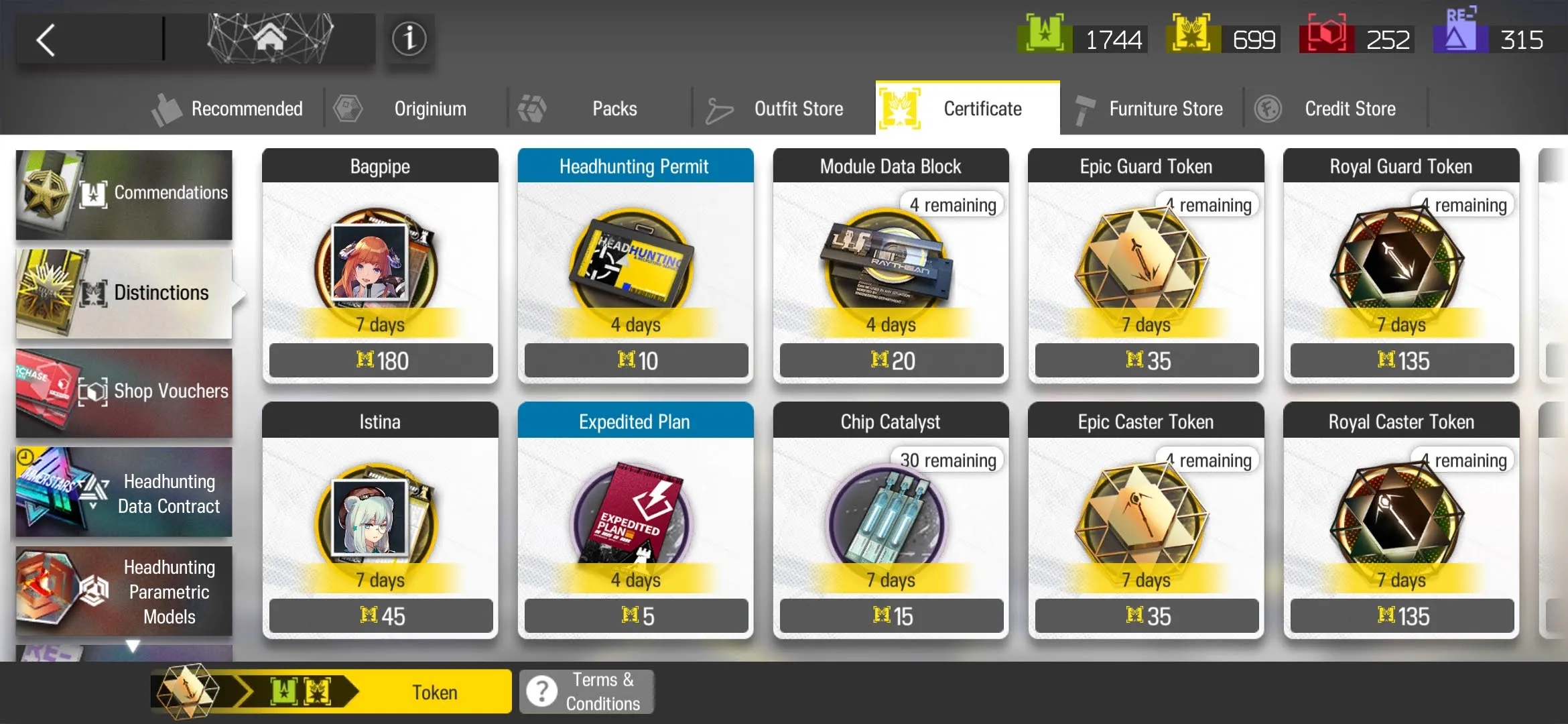Return to the home screen

pos(270,39)
